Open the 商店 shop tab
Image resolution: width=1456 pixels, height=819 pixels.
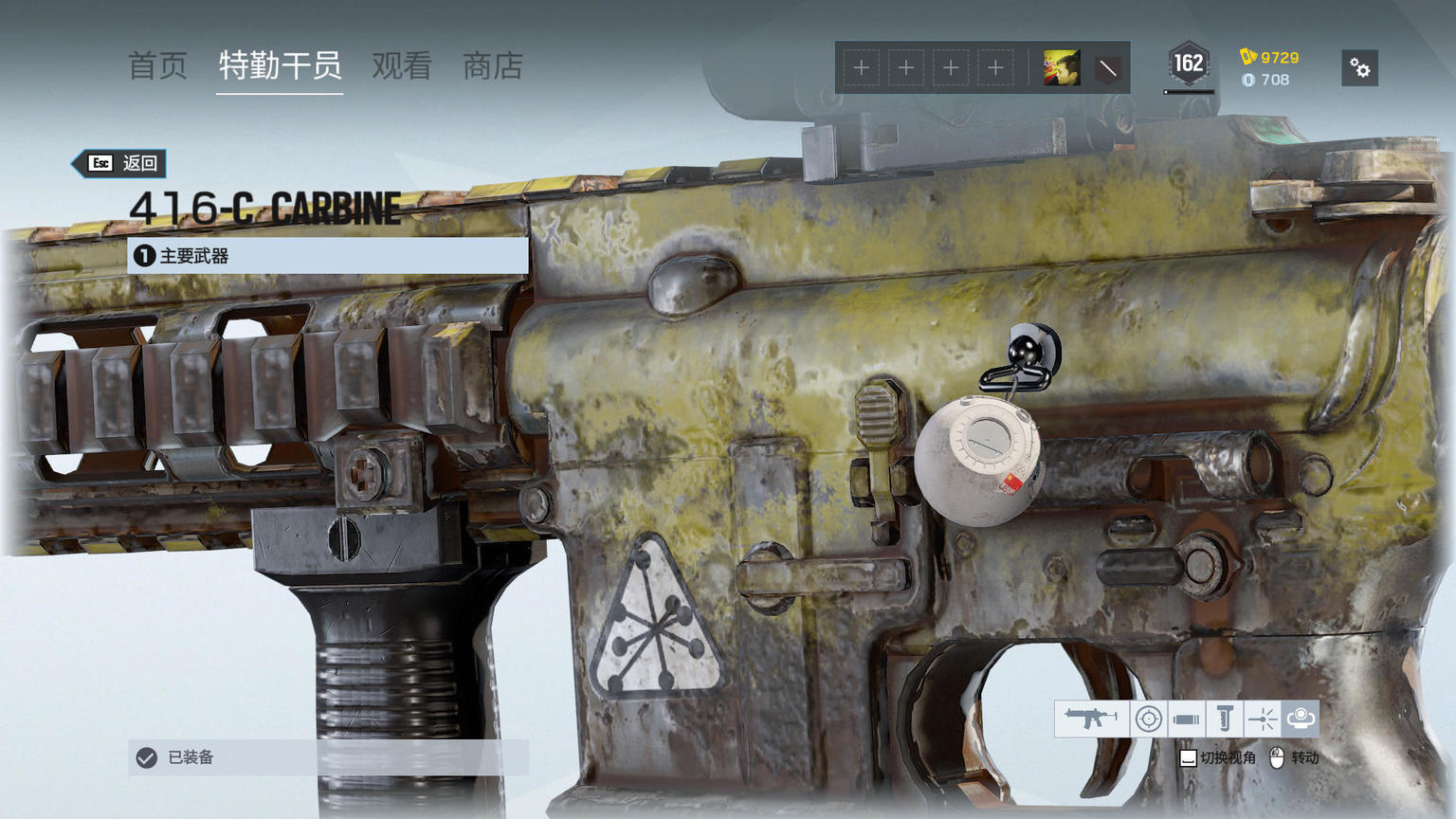tap(492, 66)
